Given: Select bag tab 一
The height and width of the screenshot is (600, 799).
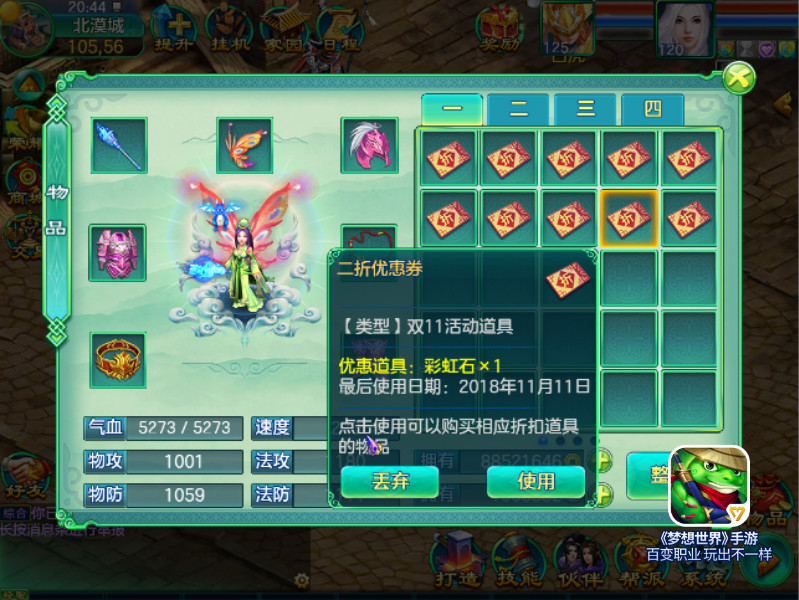Looking at the screenshot, I should (452, 110).
